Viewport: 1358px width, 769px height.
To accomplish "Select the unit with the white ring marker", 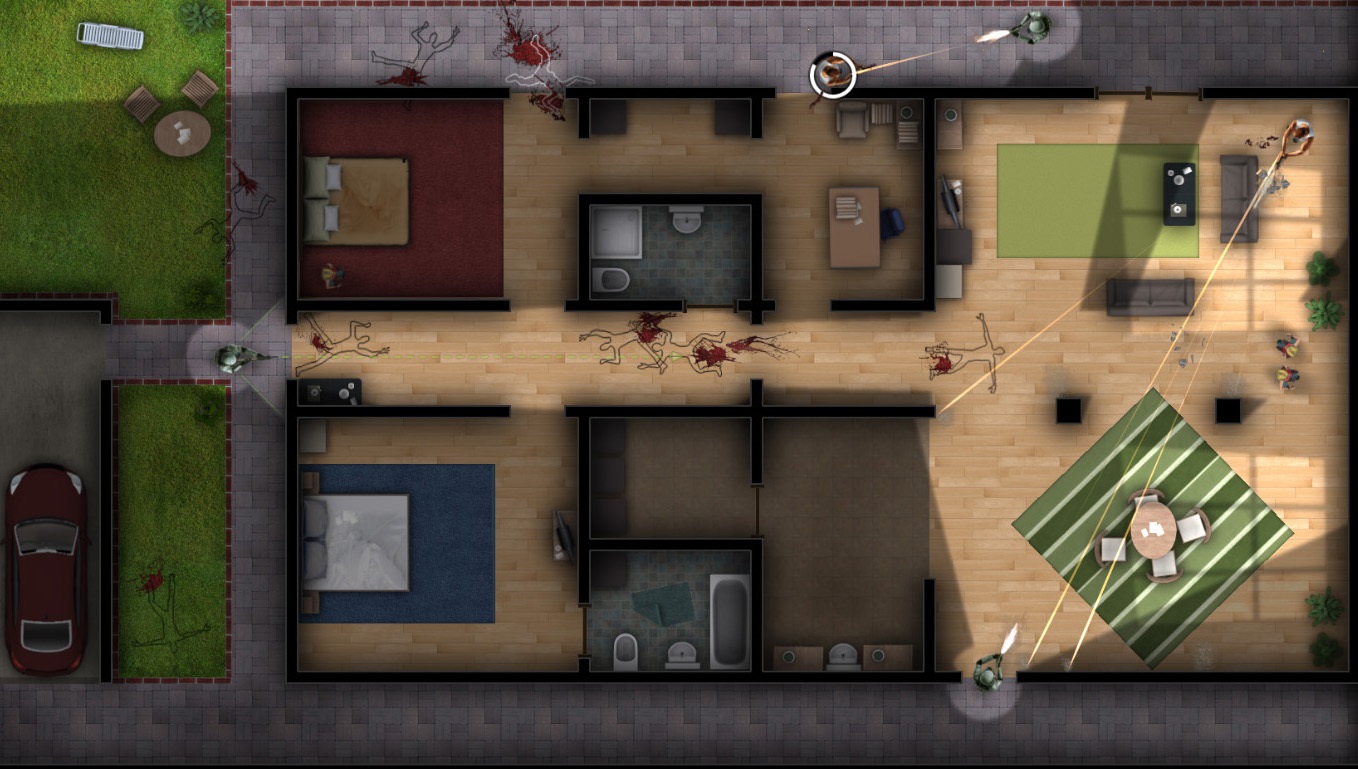I will (x=832, y=74).
